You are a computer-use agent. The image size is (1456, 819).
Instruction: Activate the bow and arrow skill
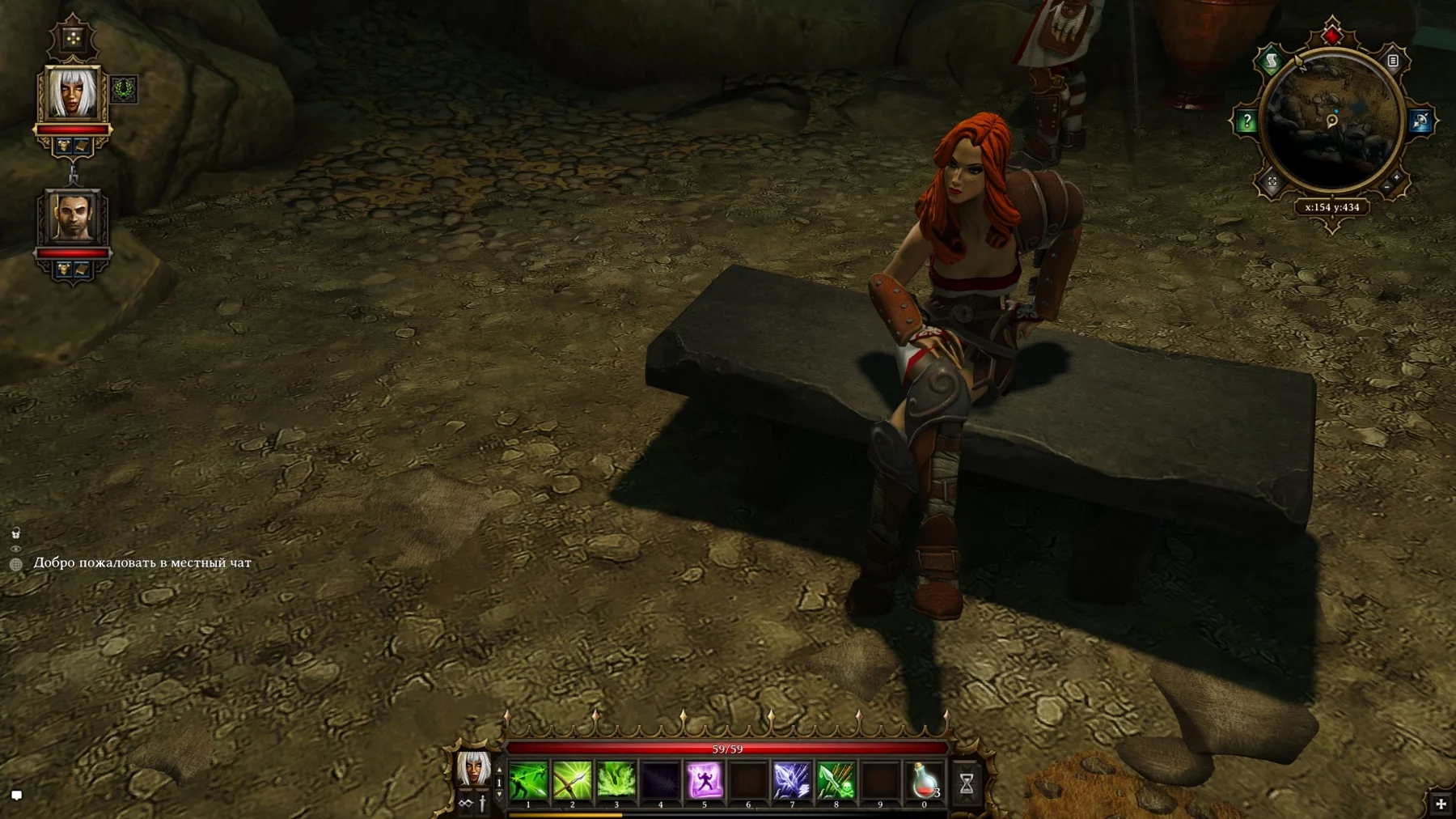pyautogui.click(x=572, y=781)
